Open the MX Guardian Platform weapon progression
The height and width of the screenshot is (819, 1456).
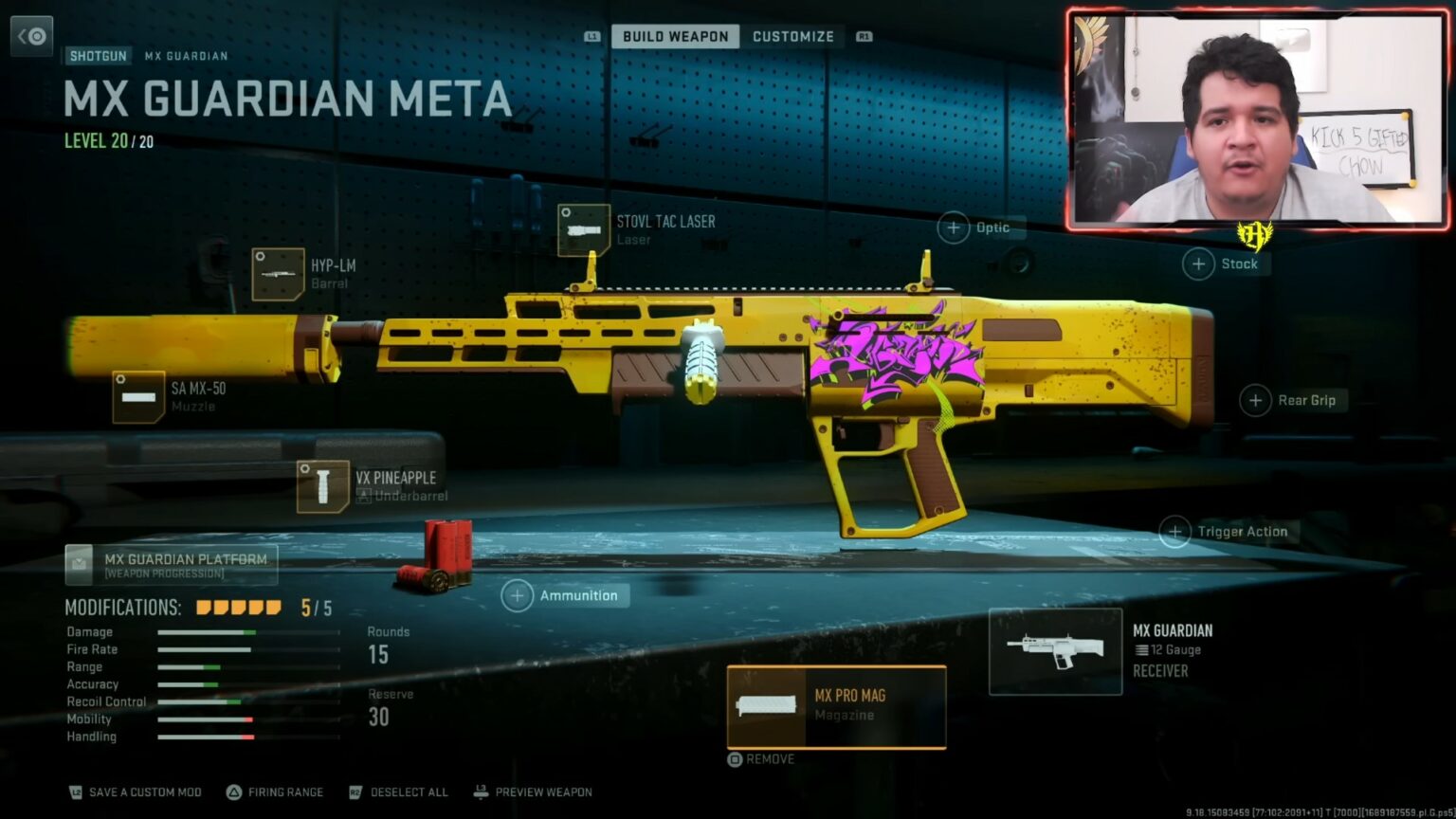172,564
